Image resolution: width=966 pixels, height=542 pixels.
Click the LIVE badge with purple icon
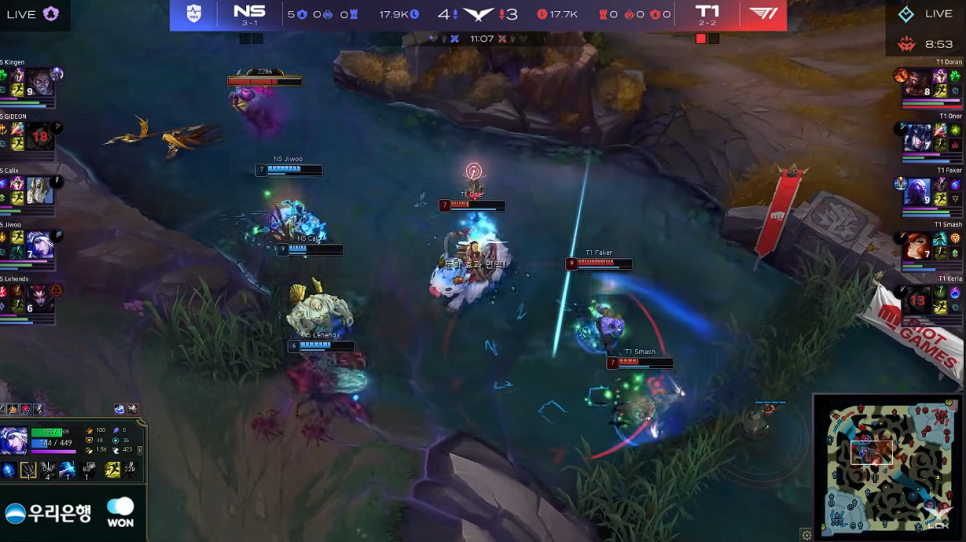coord(32,14)
